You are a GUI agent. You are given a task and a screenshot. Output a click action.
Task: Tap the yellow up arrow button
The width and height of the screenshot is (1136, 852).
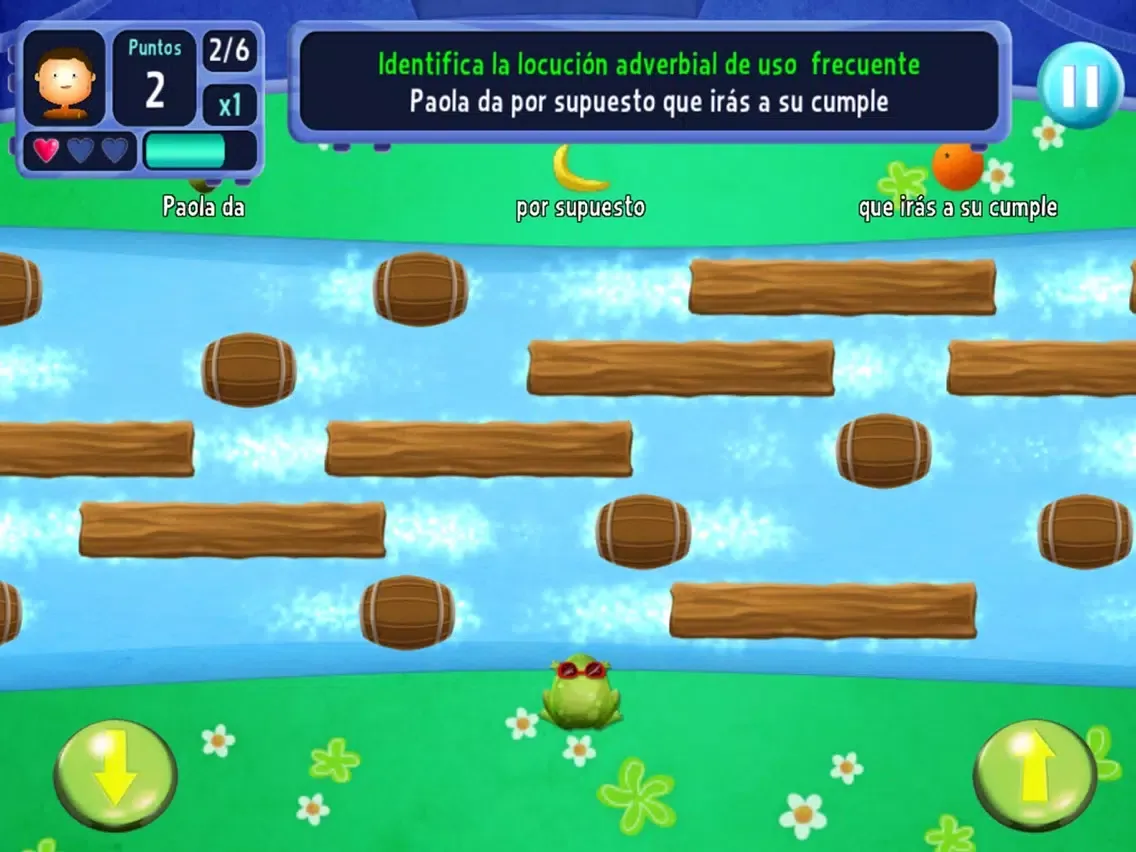point(1035,775)
